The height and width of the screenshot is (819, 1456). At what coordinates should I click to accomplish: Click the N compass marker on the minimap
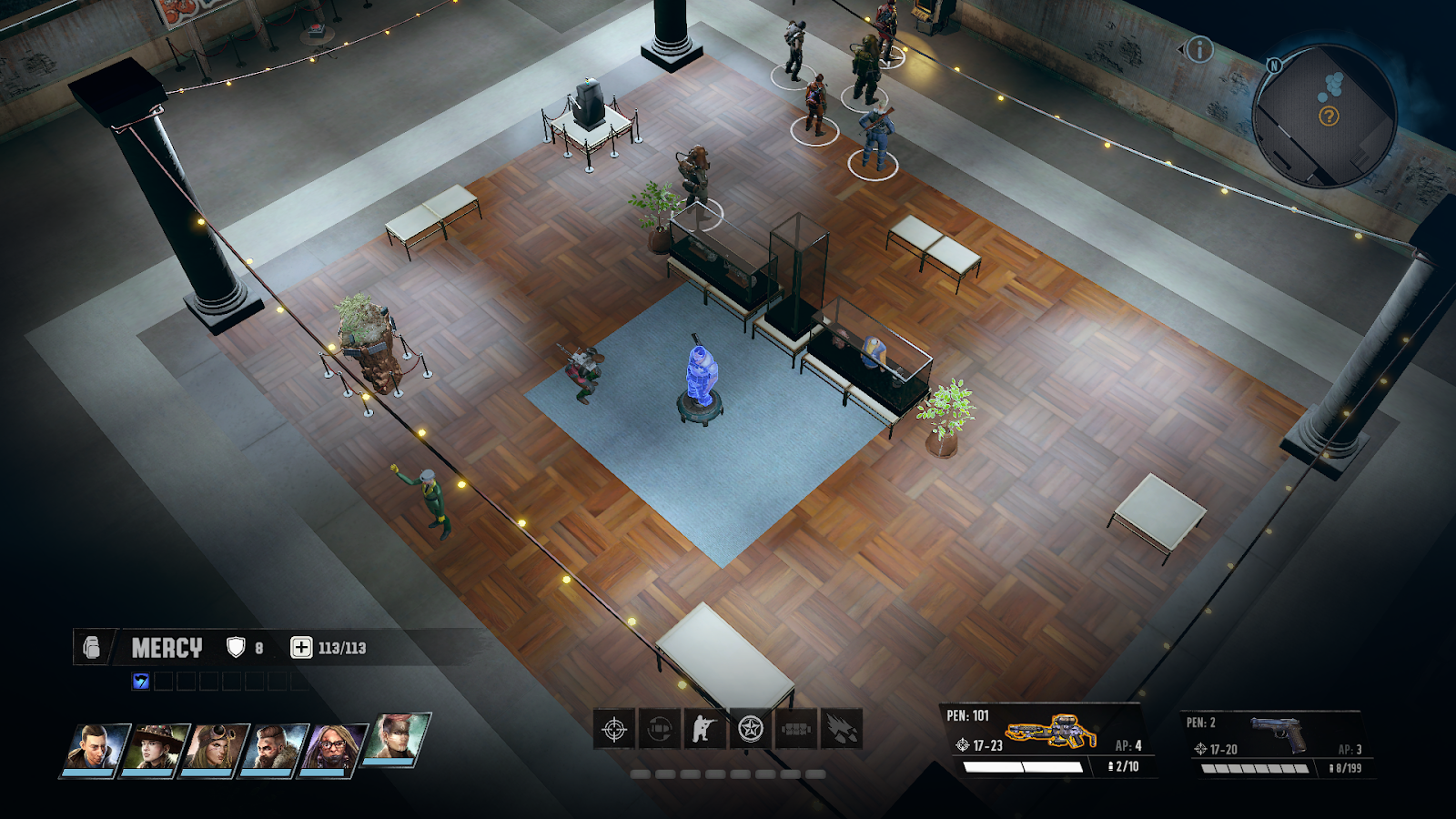tap(1274, 66)
